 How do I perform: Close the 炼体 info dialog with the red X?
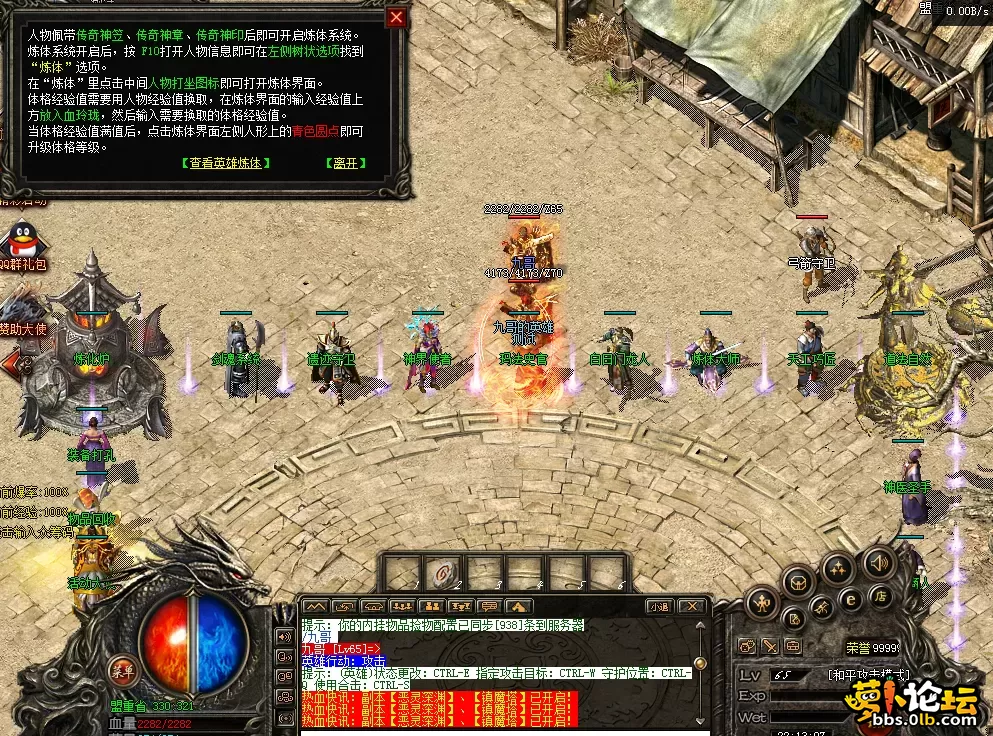click(397, 17)
